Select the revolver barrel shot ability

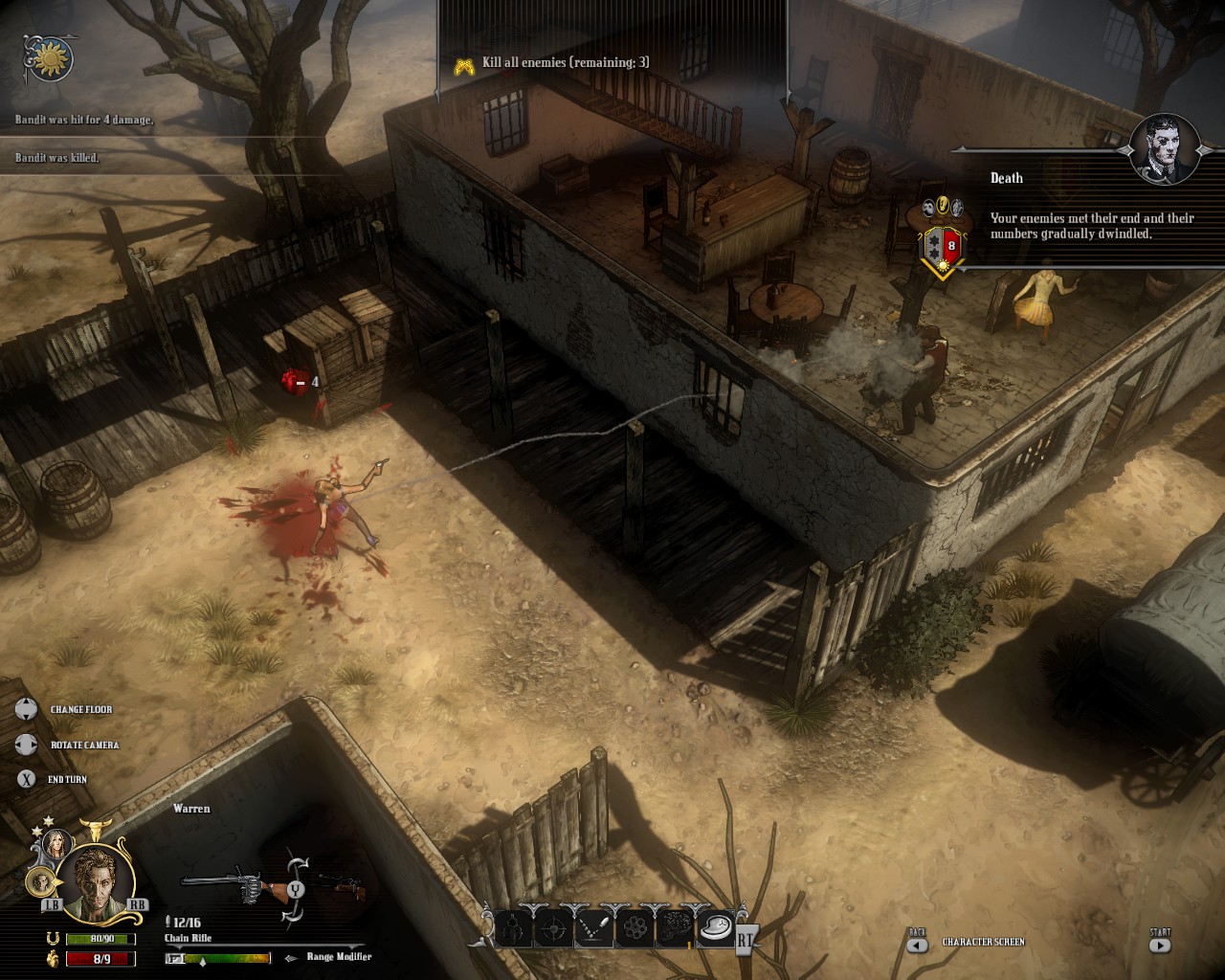point(514,926)
